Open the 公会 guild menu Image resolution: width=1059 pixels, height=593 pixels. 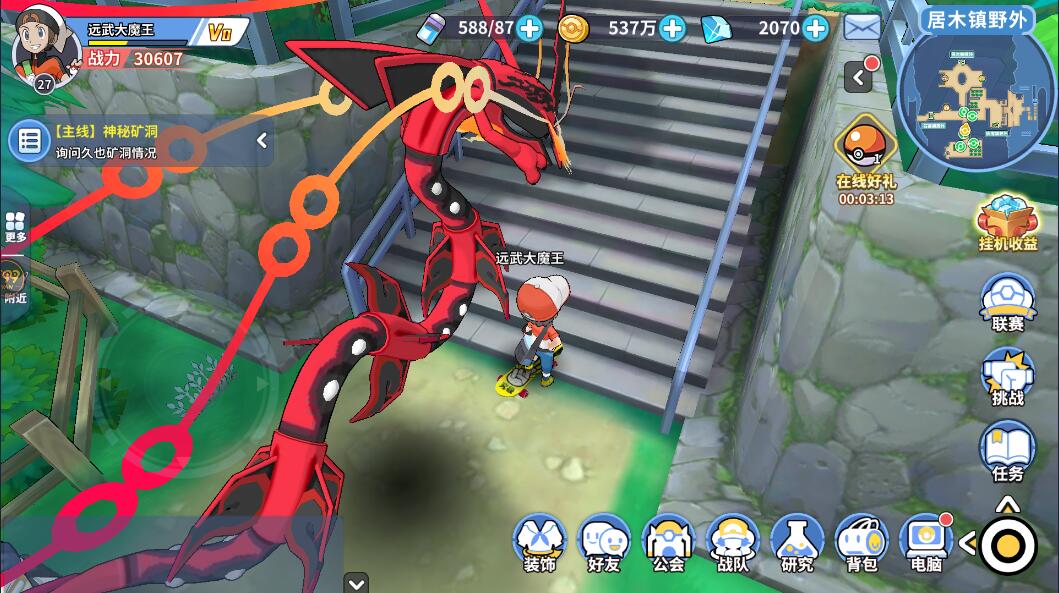click(668, 543)
